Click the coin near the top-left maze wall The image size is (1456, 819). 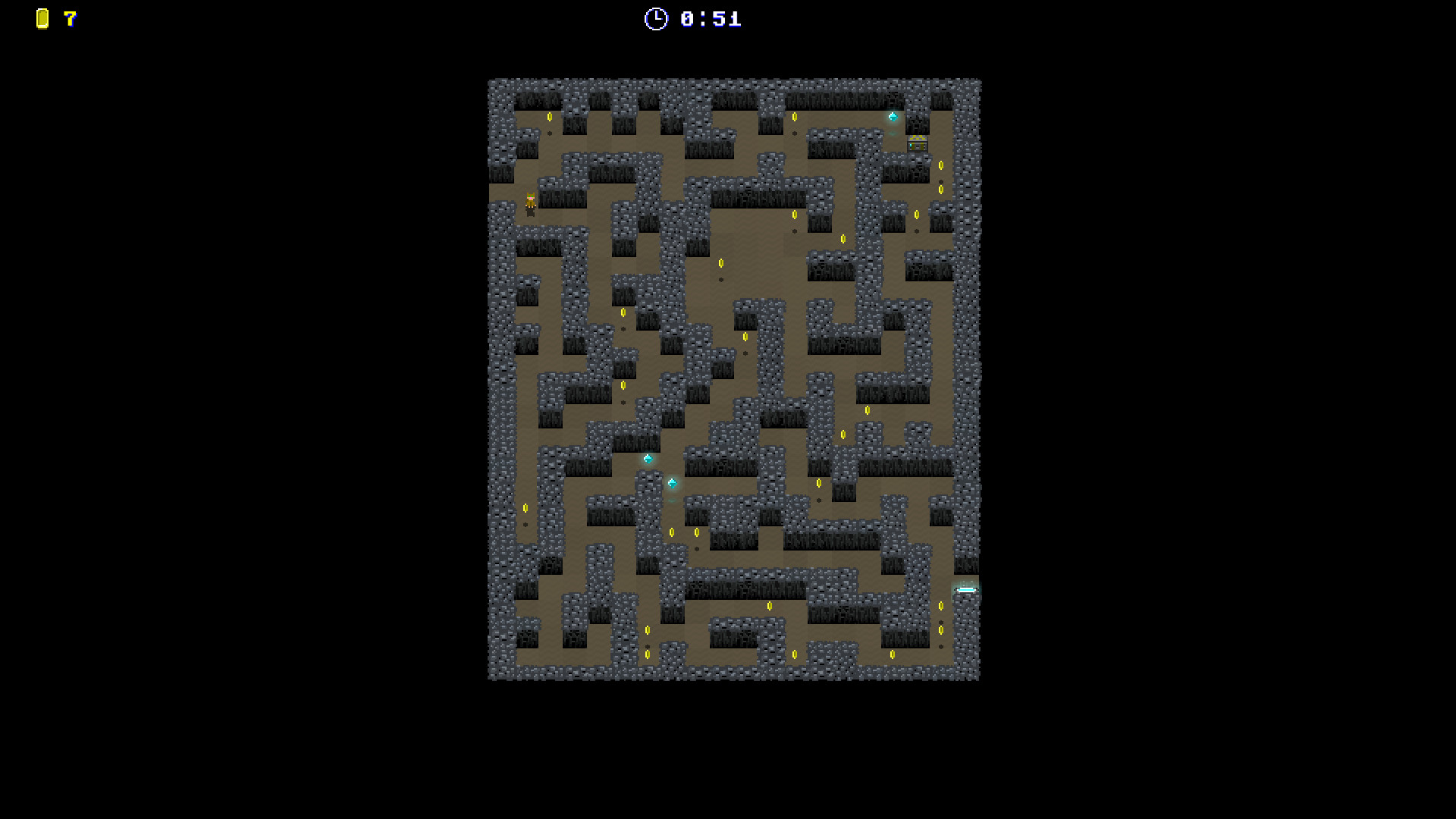[551, 115]
